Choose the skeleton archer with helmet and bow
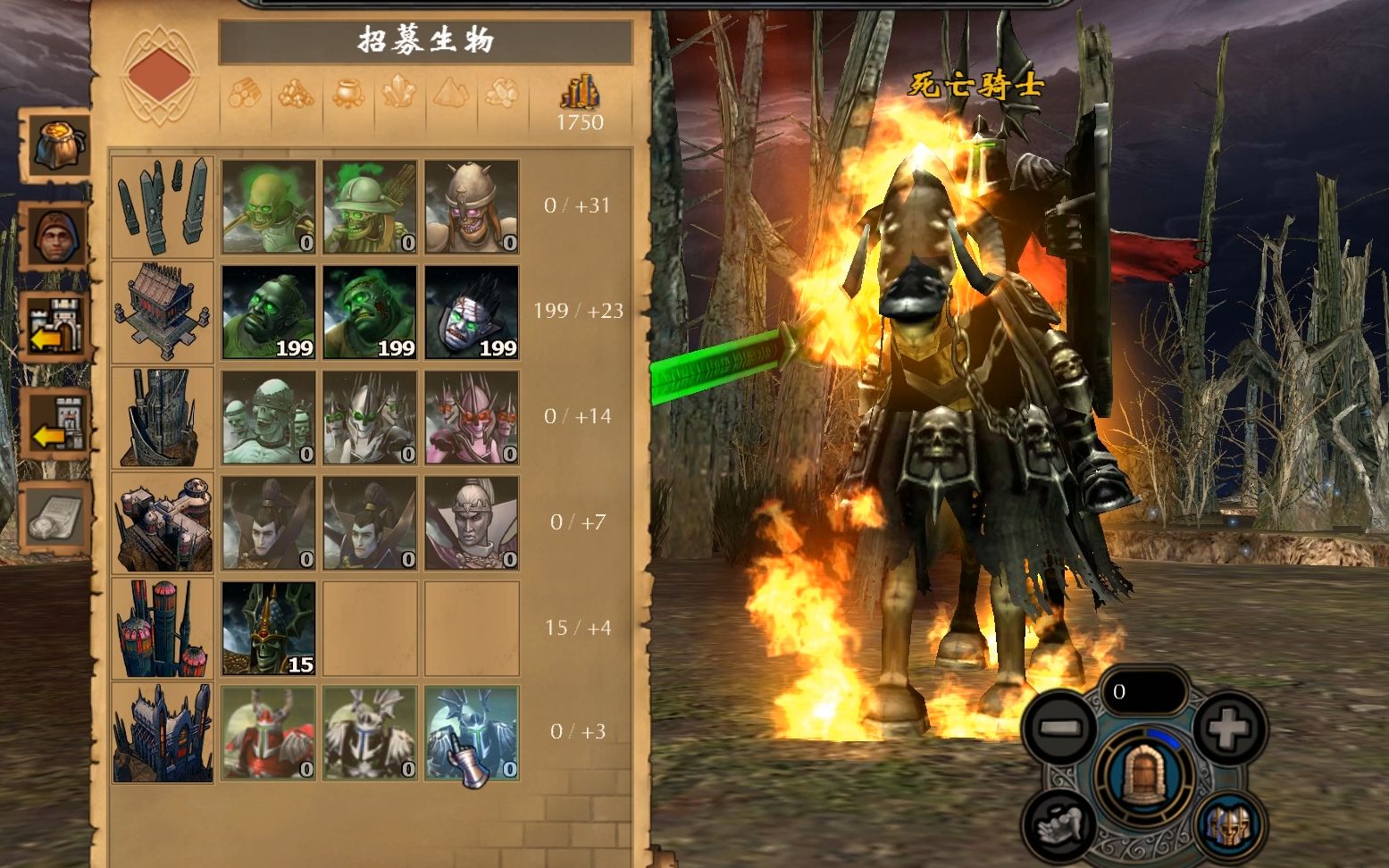Image resolution: width=1389 pixels, height=868 pixels. click(x=370, y=207)
